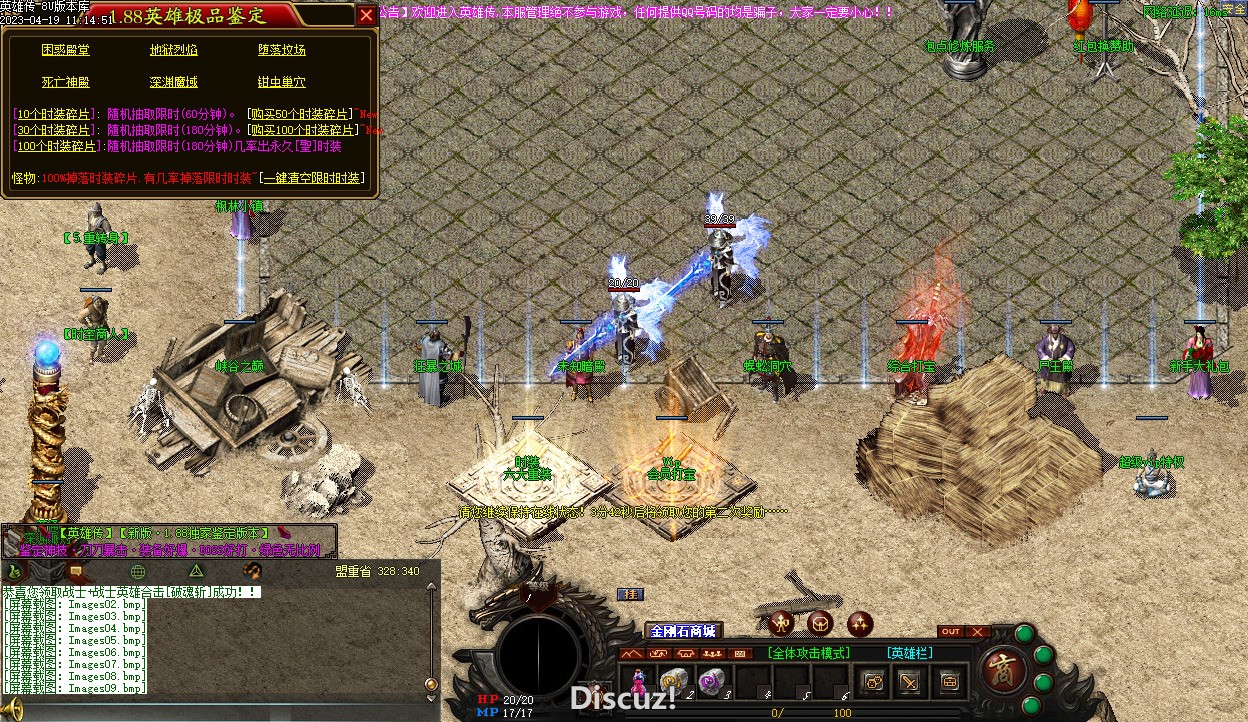Open the 金刚石商城 shop

coord(683,631)
